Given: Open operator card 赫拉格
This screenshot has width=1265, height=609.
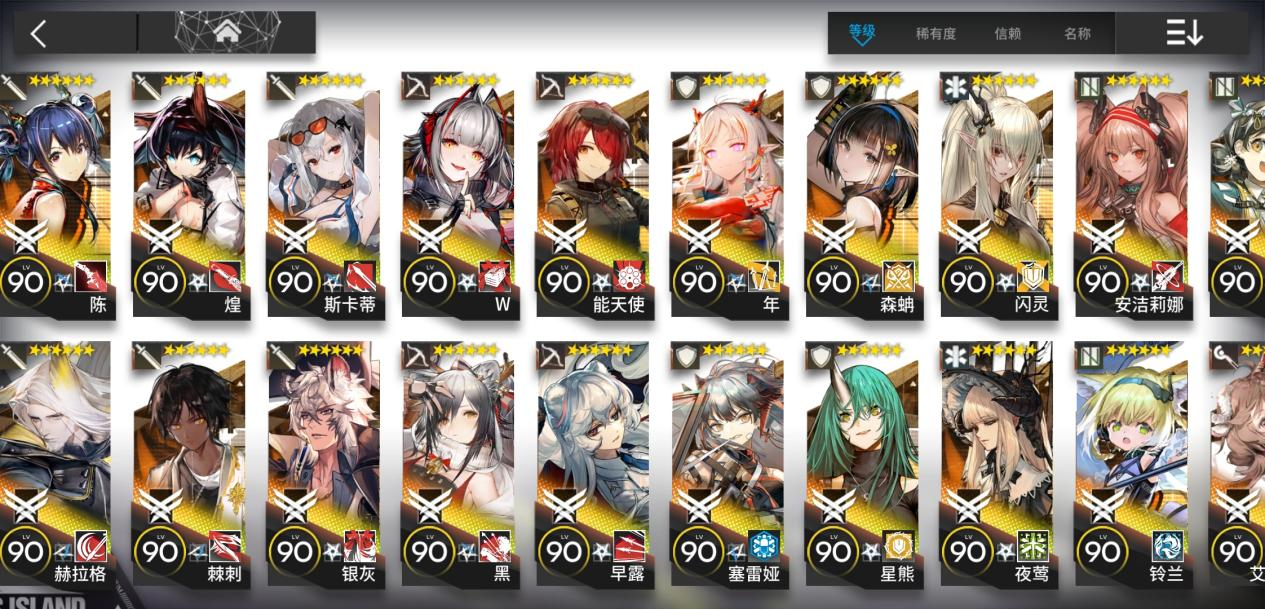Looking at the screenshot, I should click(x=56, y=460).
